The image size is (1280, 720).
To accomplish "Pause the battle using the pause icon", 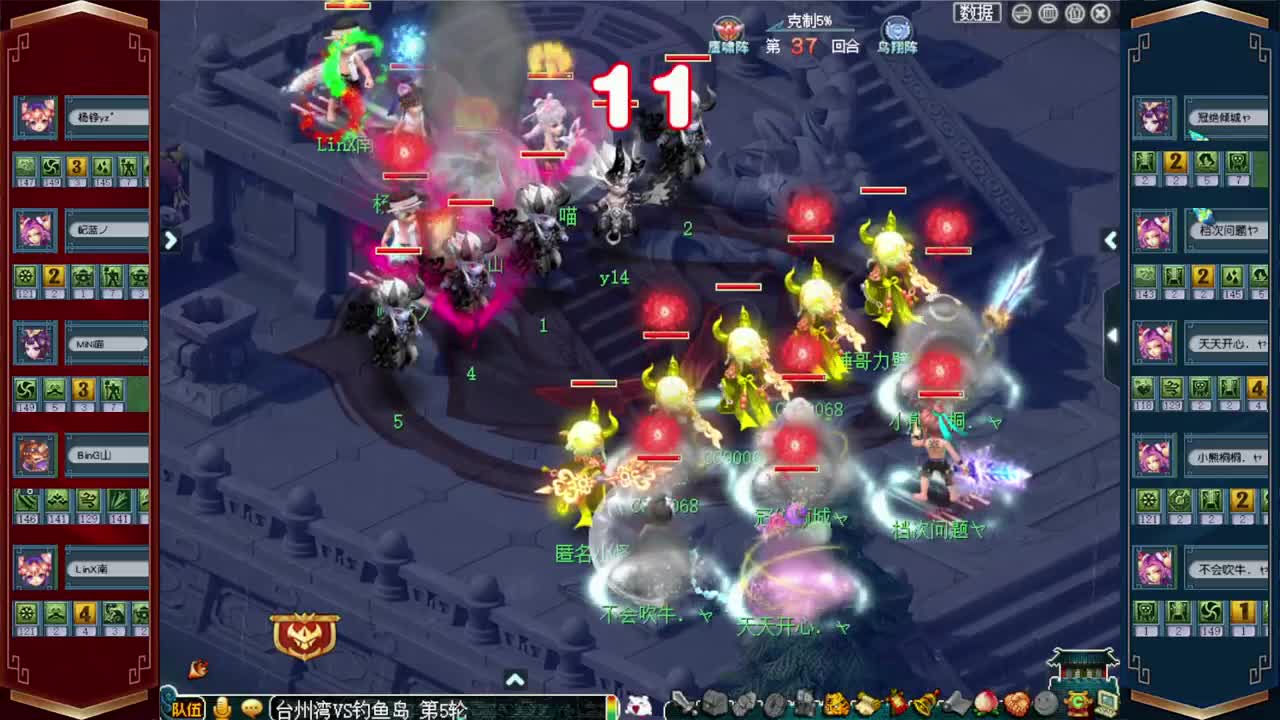I will point(1075,13).
